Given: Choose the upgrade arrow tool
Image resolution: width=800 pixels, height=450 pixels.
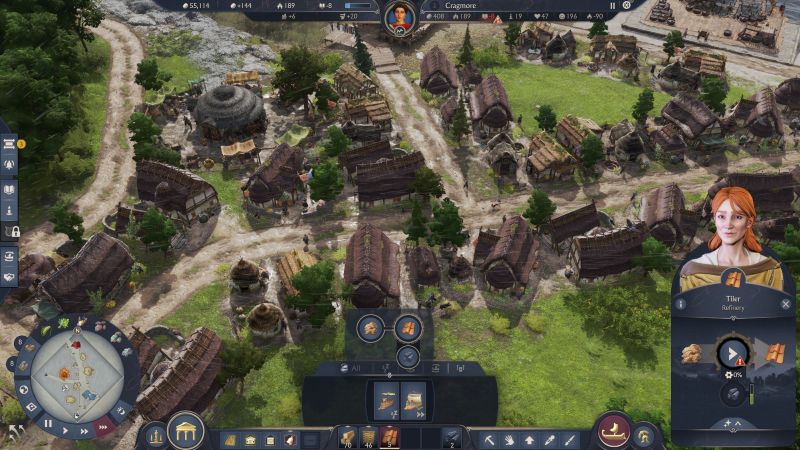Looking at the screenshot, I should [529, 439].
